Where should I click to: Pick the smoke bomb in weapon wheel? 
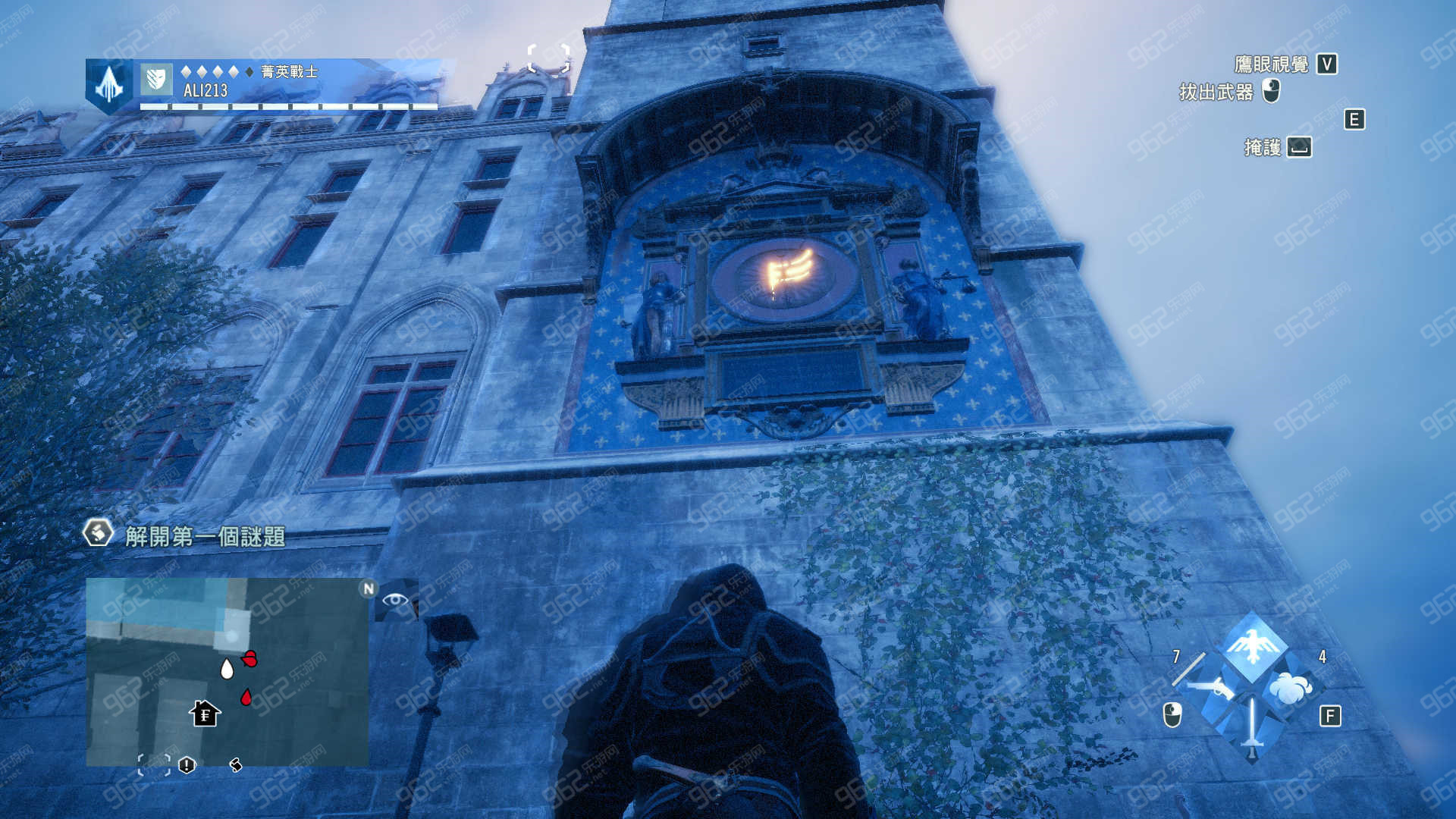(x=1290, y=689)
